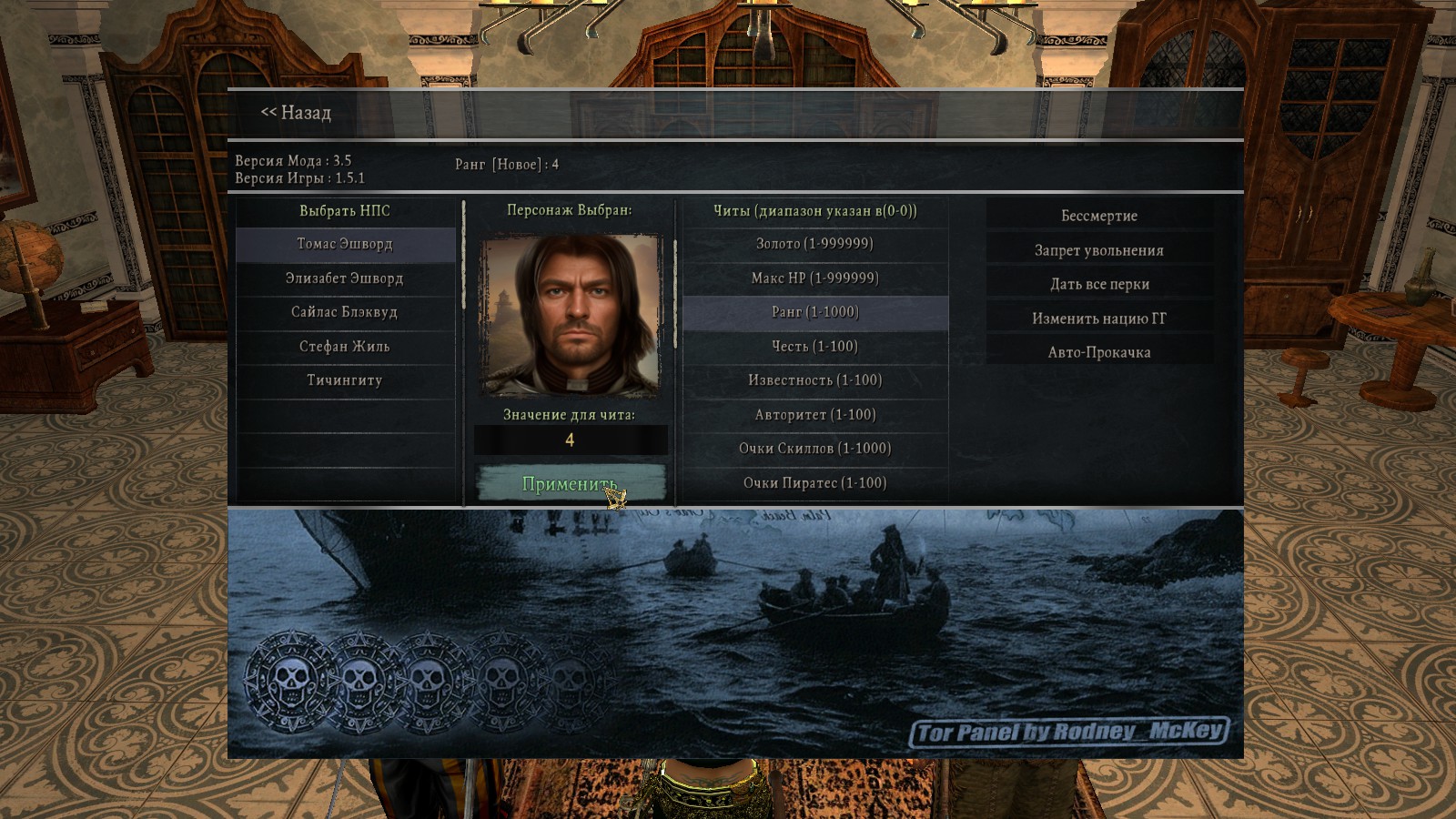Select Томас Эшворд in the NPC list
The width and height of the screenshot is (1456, 819).
(x=345, y=244)
